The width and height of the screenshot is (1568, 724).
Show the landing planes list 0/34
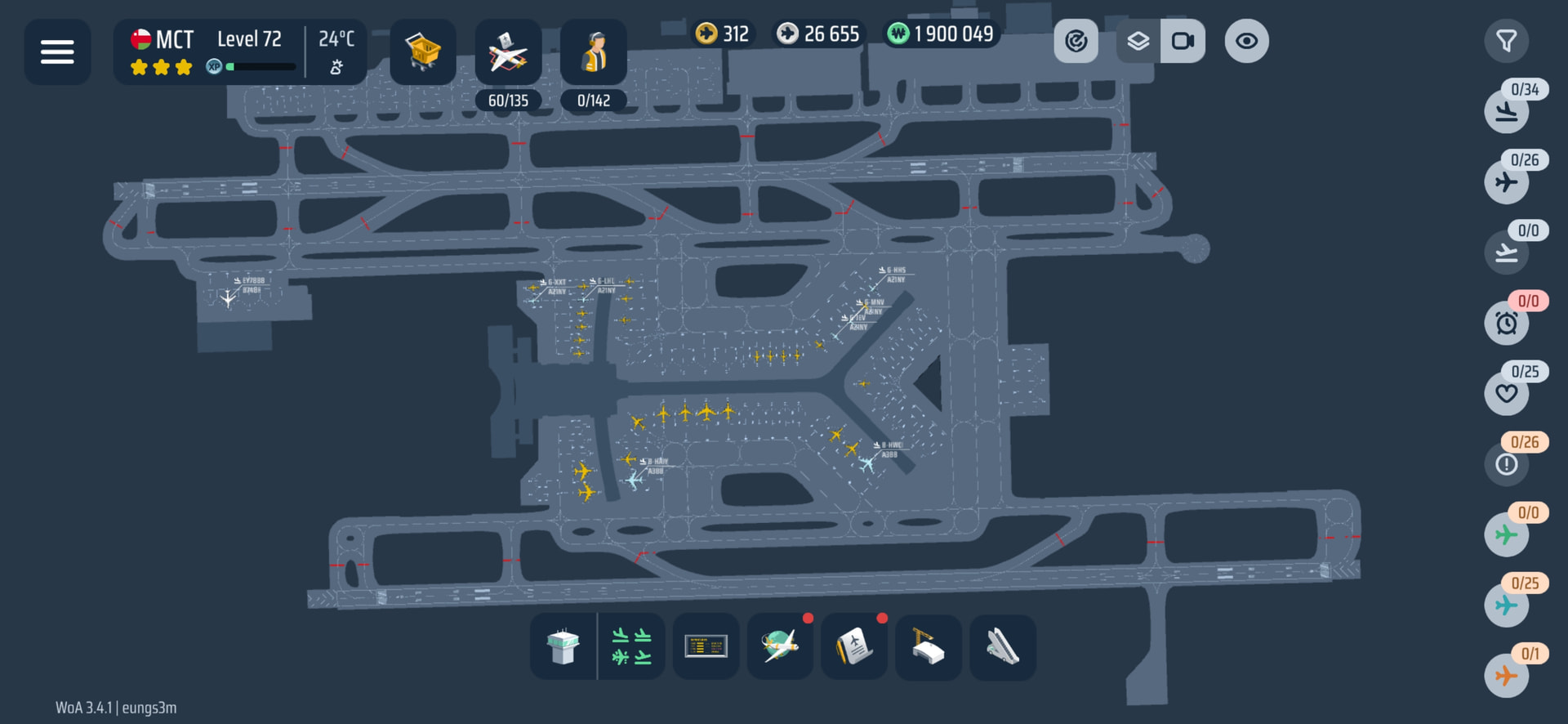point(1506,111)
